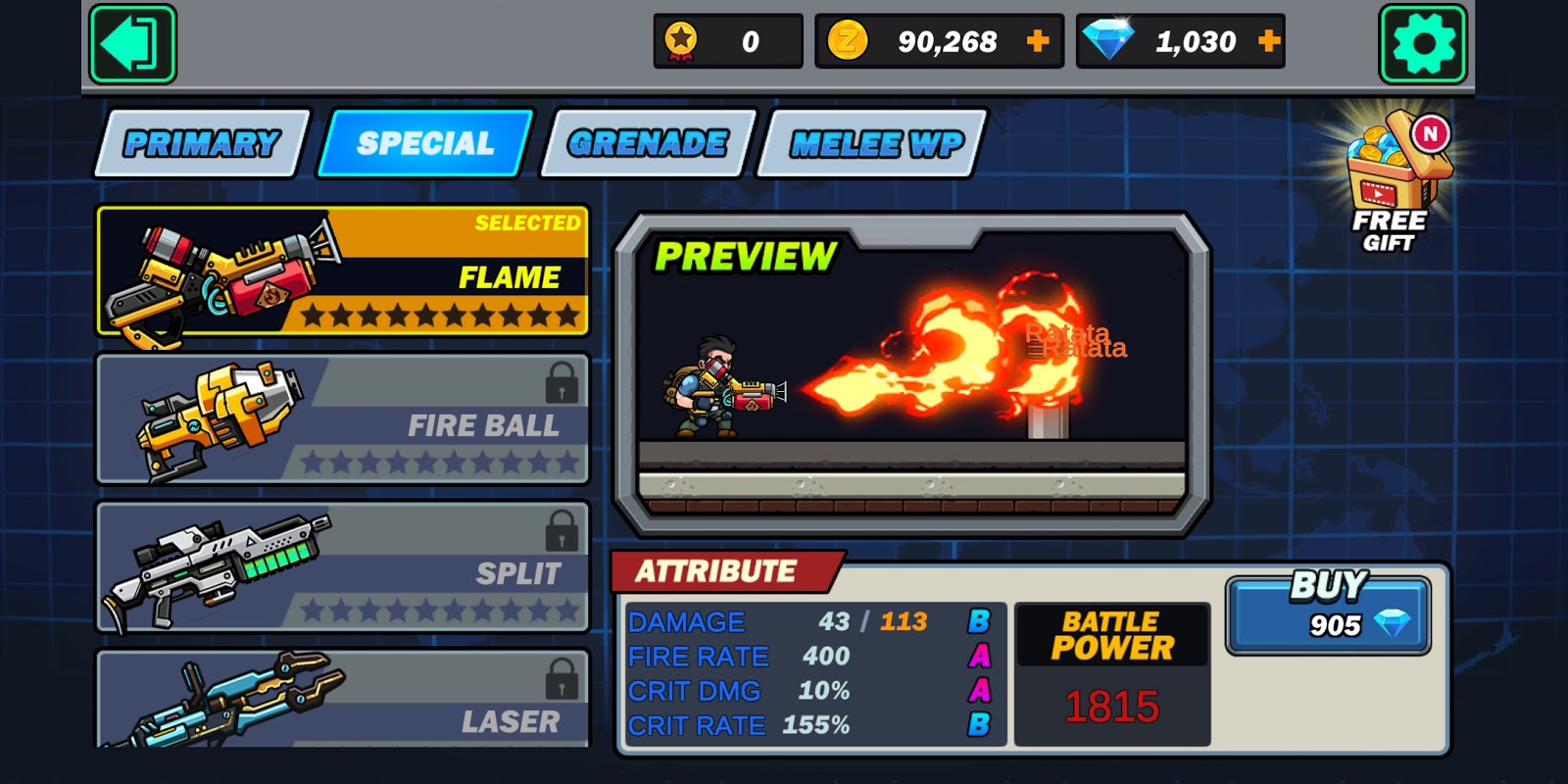This screenshot has width=1568, height=784.
Task: Select the Special weapons tab
Action: pos(425,144)
